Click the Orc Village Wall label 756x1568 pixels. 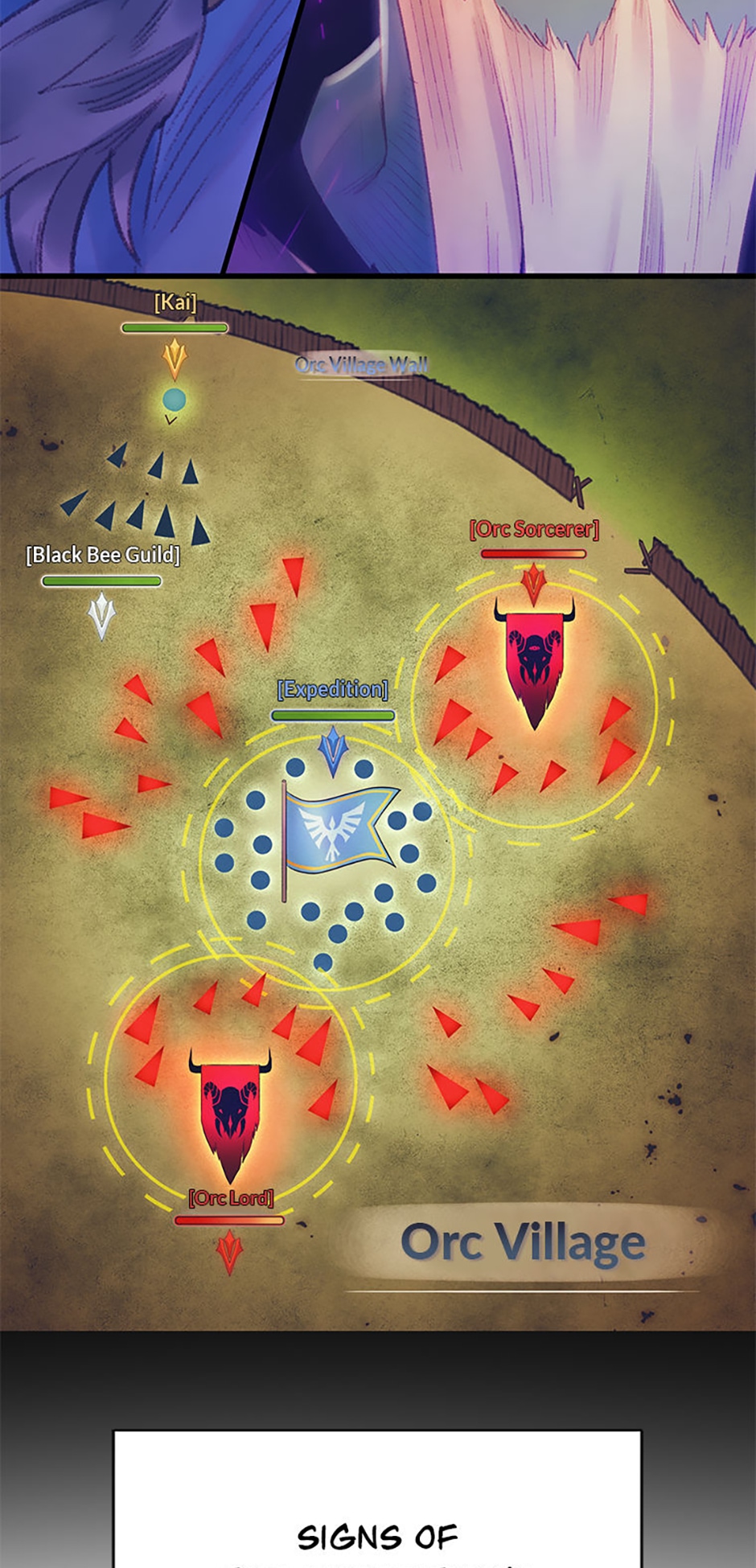point(361,365)
